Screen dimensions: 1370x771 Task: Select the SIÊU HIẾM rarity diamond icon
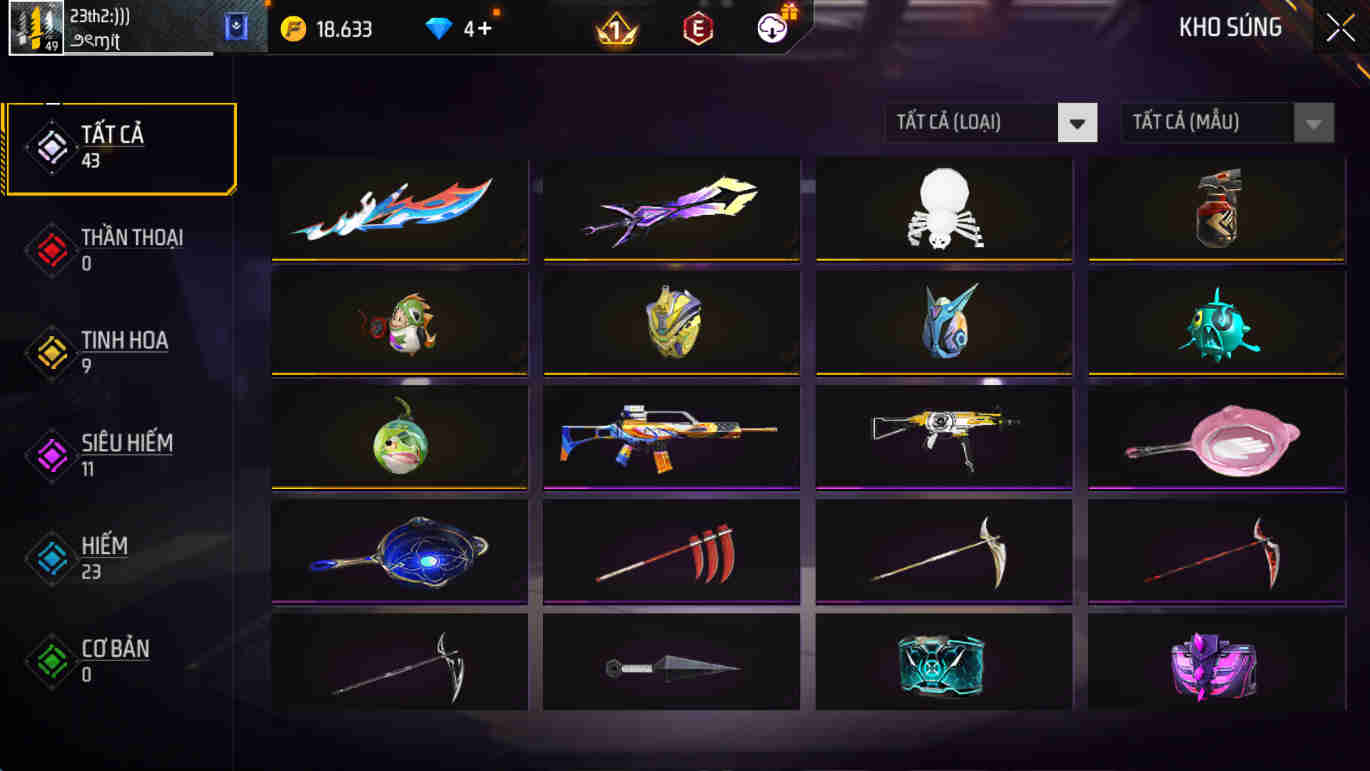(x=52, y=455)
